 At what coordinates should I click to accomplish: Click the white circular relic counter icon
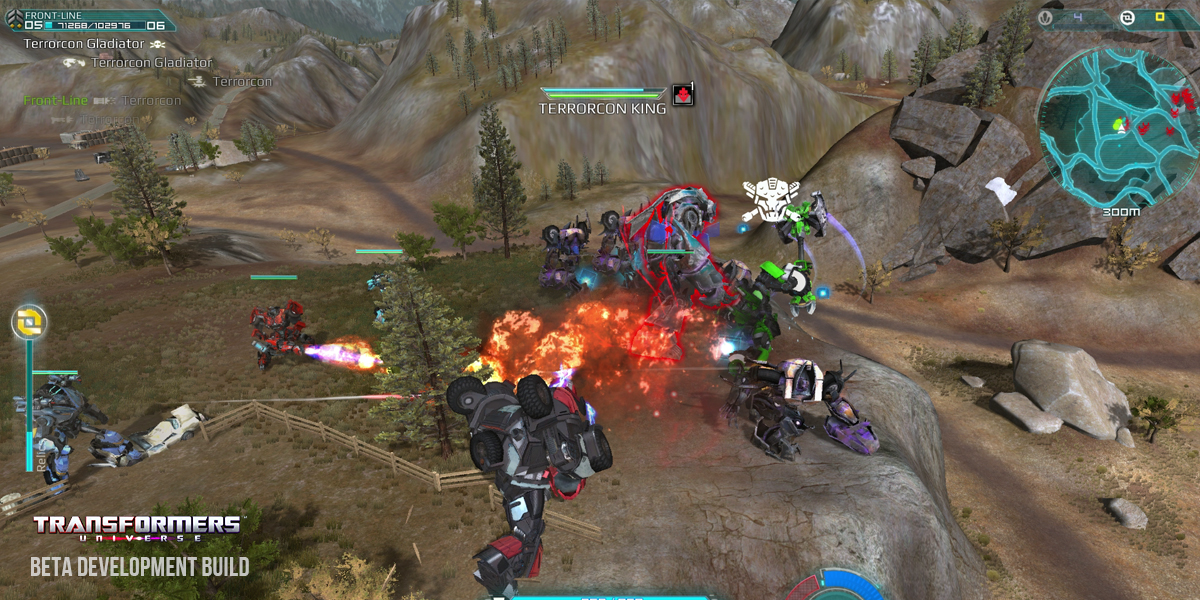coord(1128,17)
